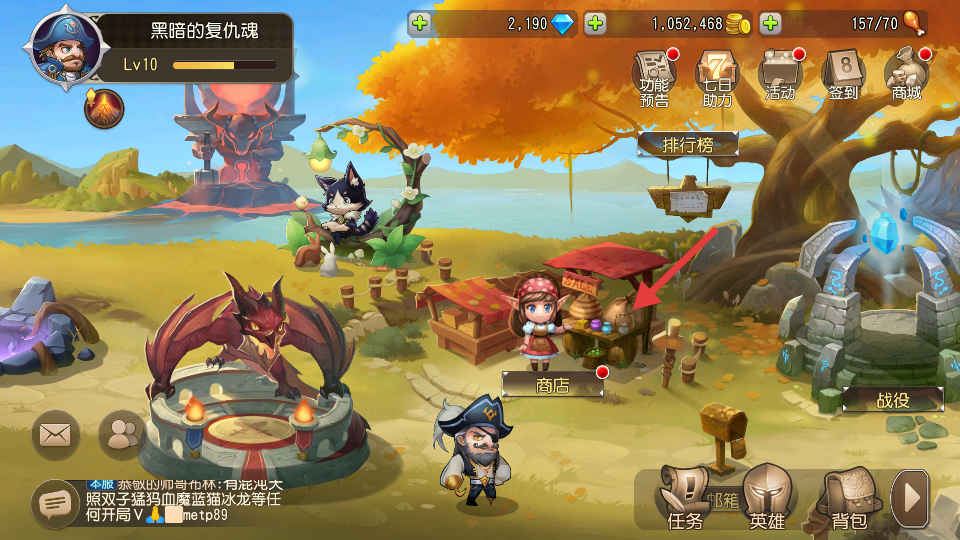This screenshot has width=960, height=540.
Task: Open the 任务 quests menu
Action: [x=686, y=500]
